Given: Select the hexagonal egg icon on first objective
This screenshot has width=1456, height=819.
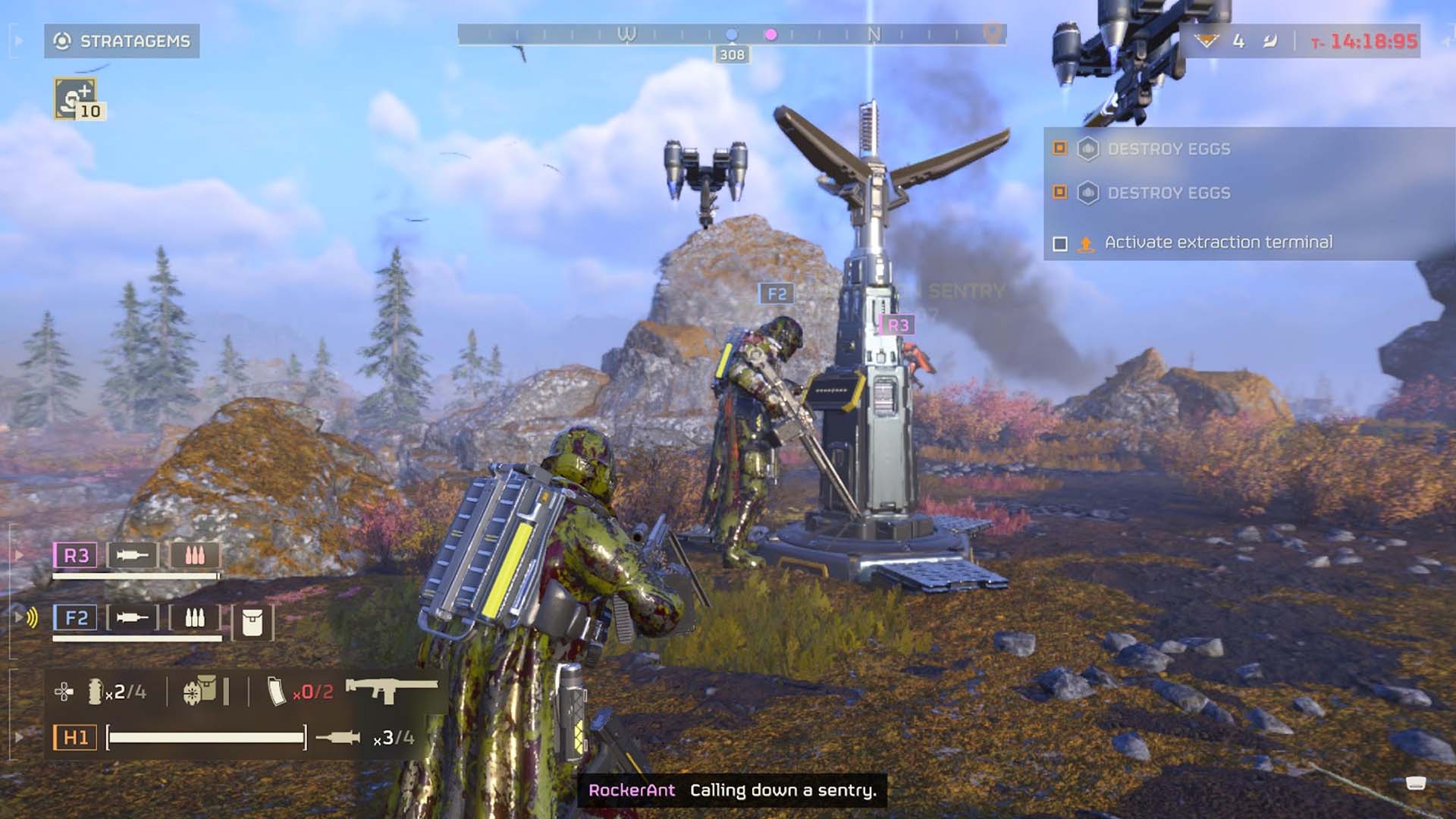Looking at the screenshot, I should click(x=1090, y=150).
